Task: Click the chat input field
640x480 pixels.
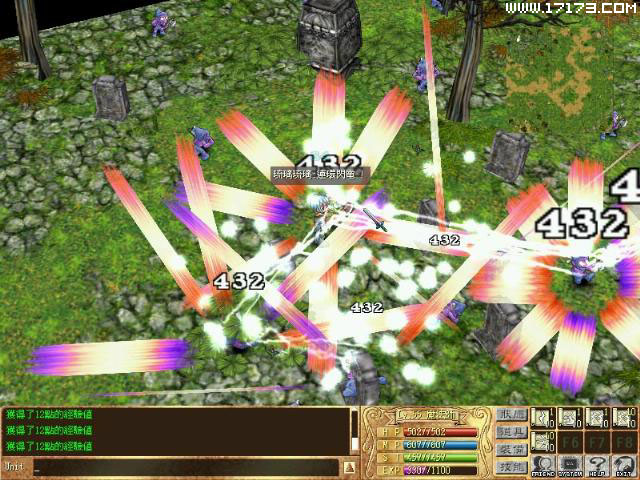Action: (x=180, y=467)
